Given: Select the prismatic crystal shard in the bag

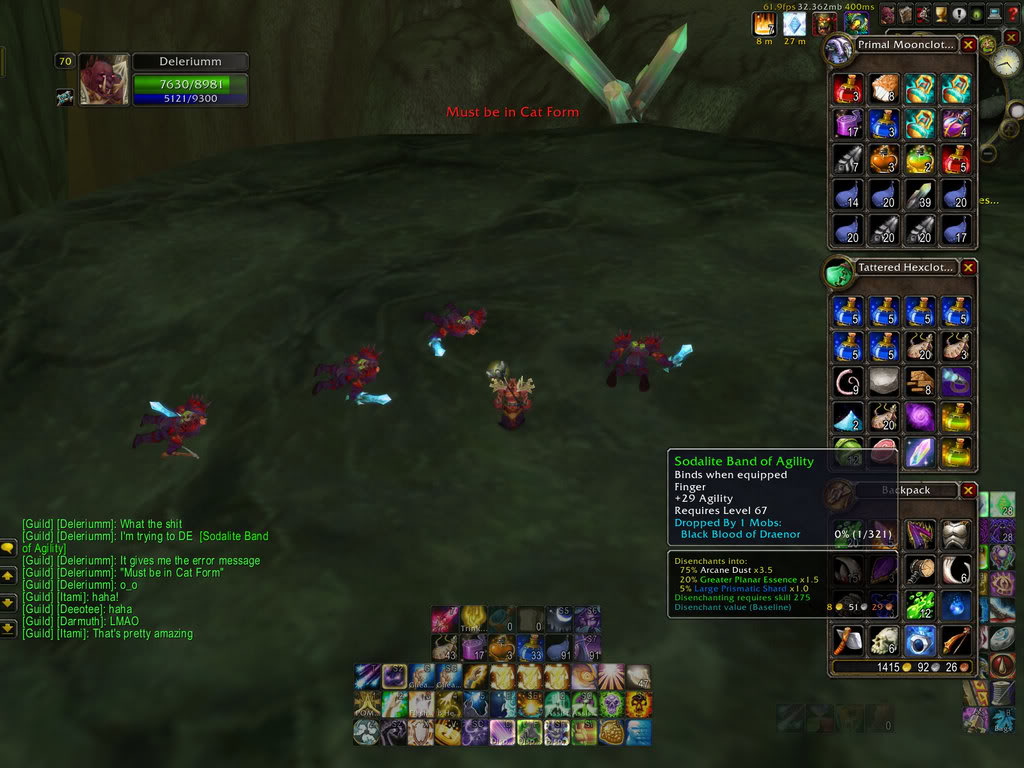Looking at the screenshot, I should [x=921, y=452].
